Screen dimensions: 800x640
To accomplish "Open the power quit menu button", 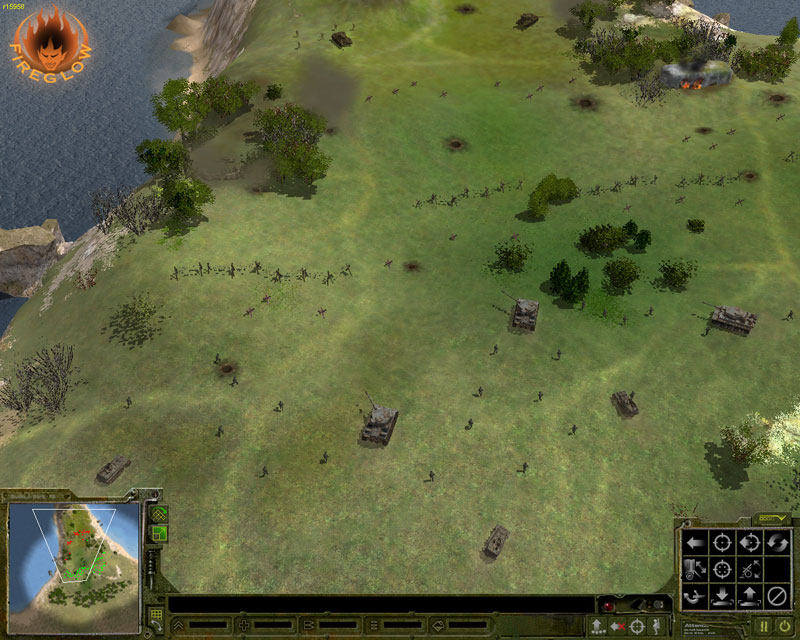I will (x=785, y=626).
